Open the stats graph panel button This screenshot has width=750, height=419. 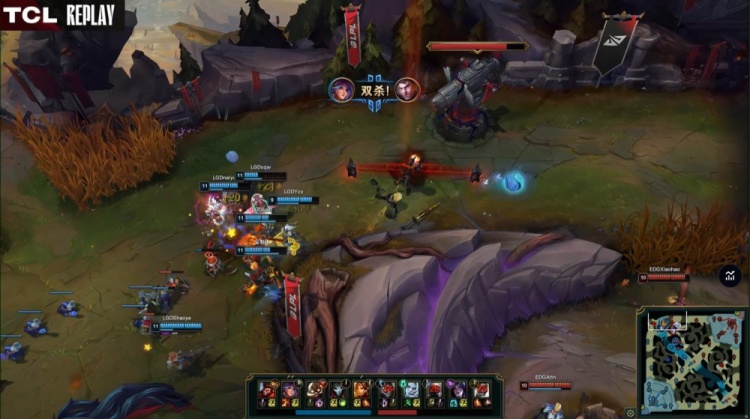coord(729,275)
